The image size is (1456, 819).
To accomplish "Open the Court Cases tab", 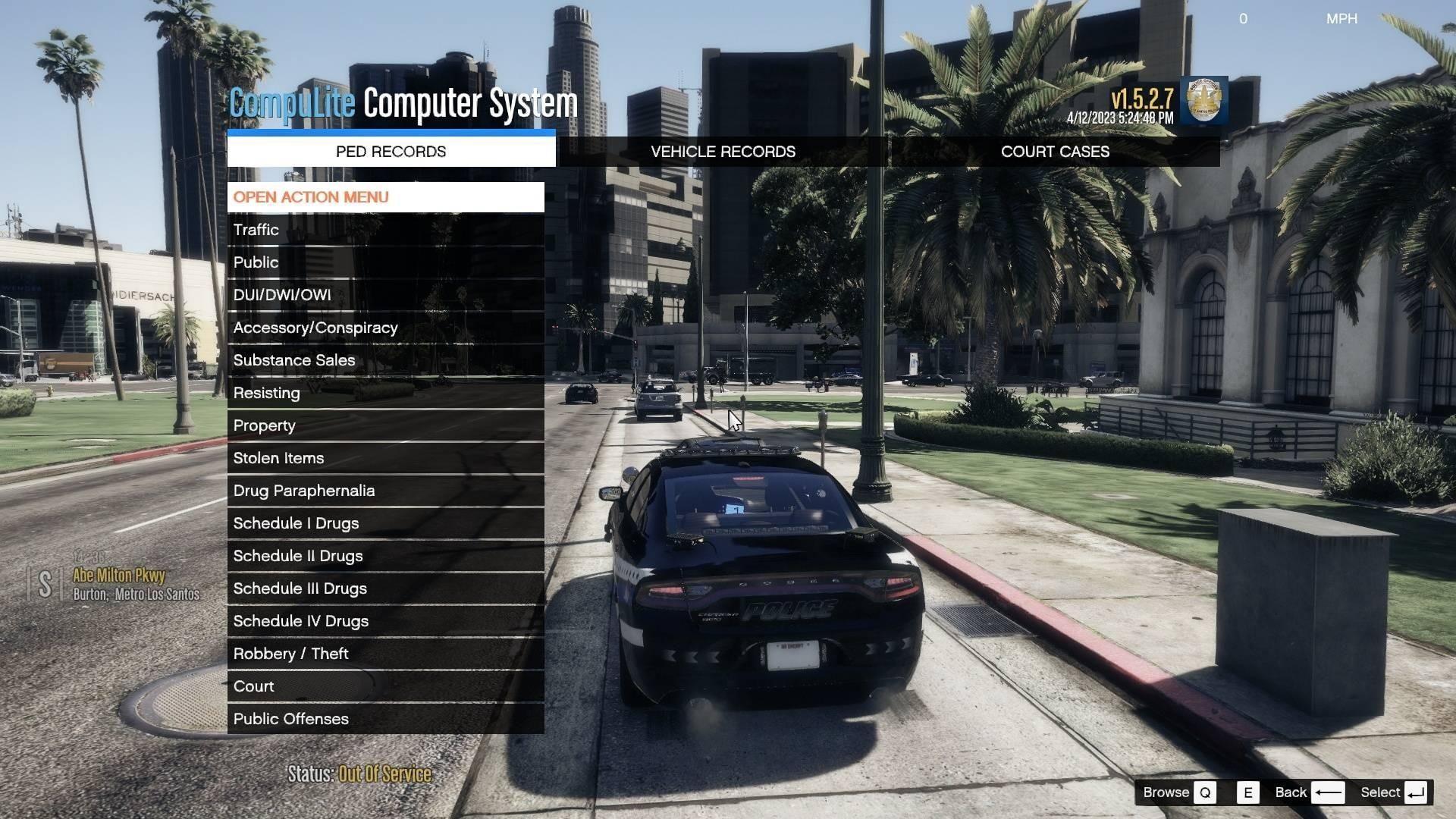I will pos(1054,152).
